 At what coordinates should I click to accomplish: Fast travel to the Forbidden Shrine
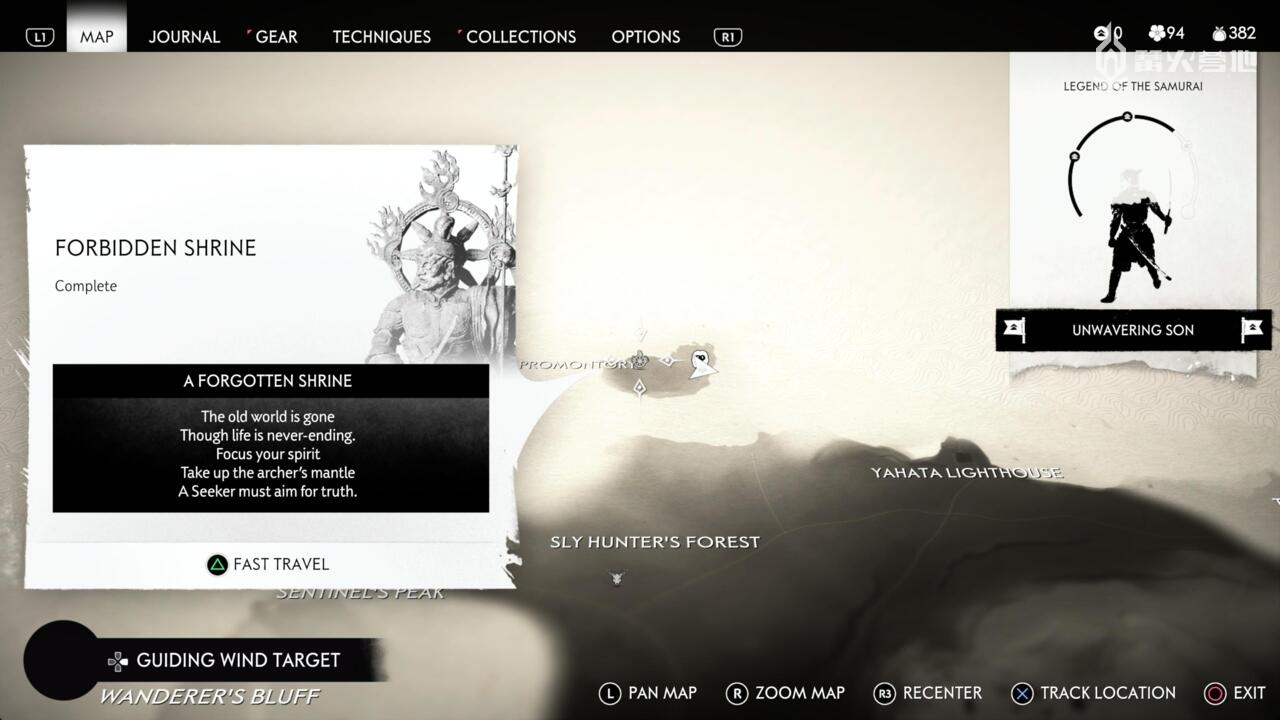click(268, 564)
